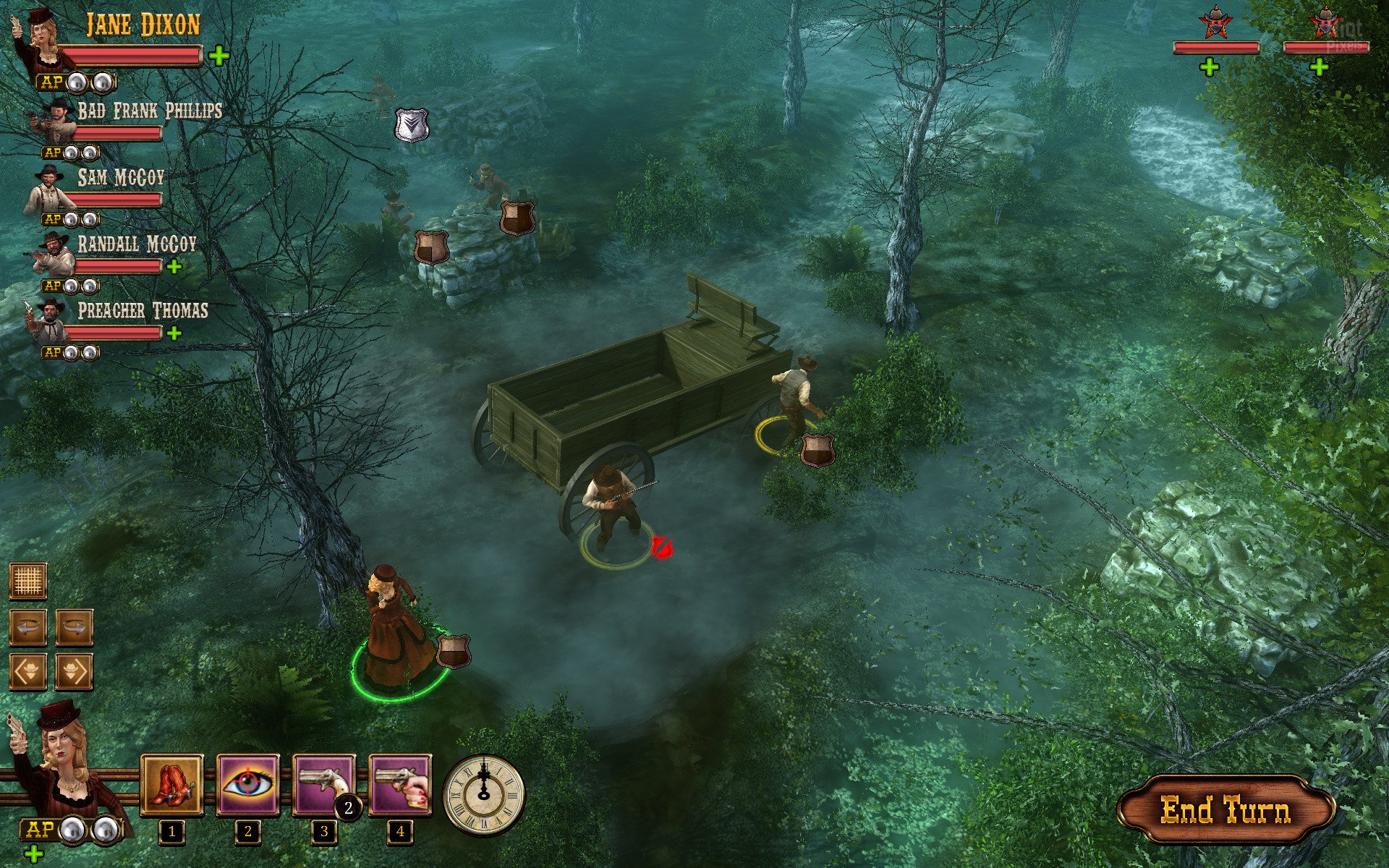Select the rifleman unit with the red marker

611,506
